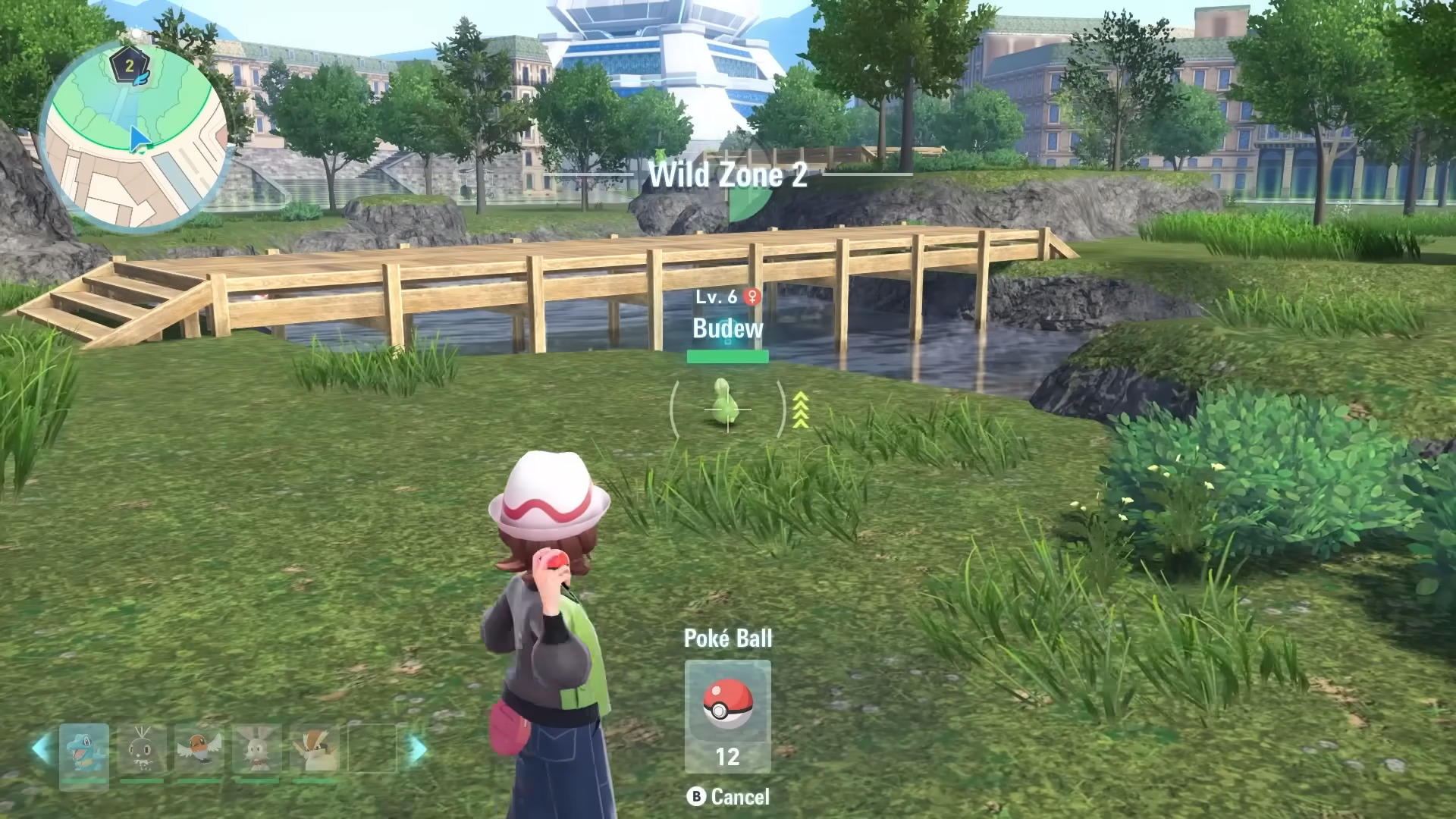Select the Poké Ball item slot

click(727, 715)
